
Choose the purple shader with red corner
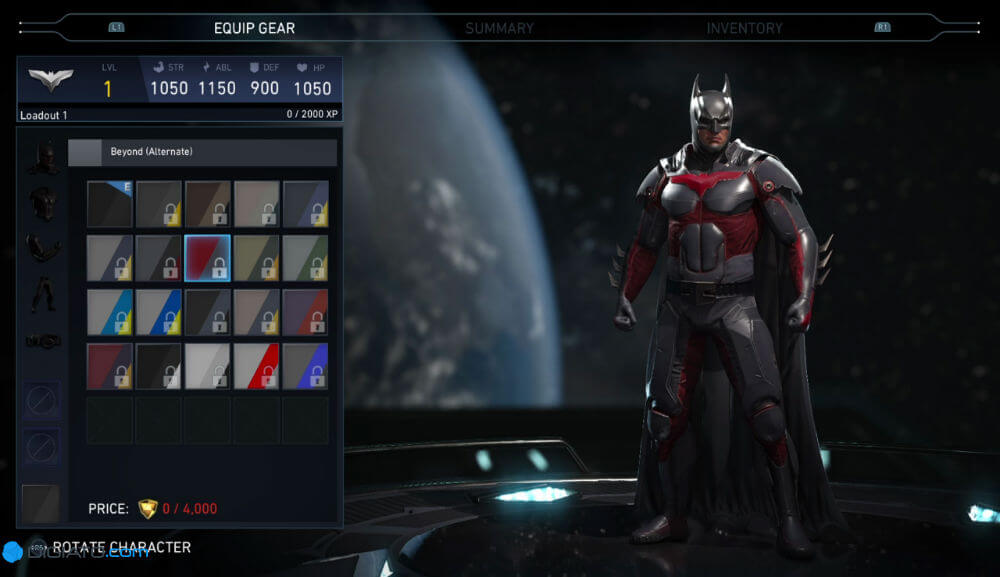(x=306, y=312)
